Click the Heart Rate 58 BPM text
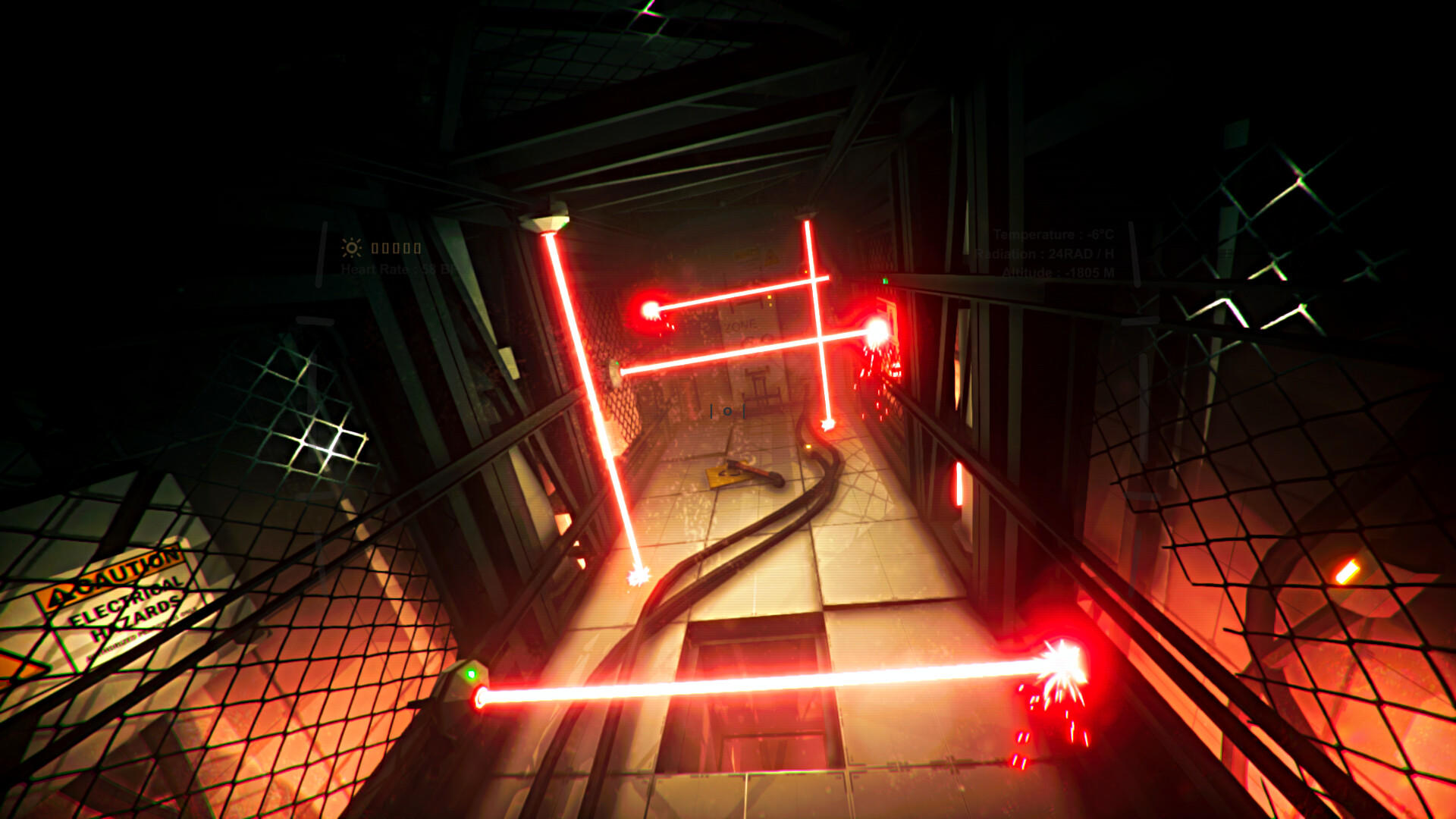Image resolution: width=1456 pixels, height=819 pixels. tap(397, 269)
